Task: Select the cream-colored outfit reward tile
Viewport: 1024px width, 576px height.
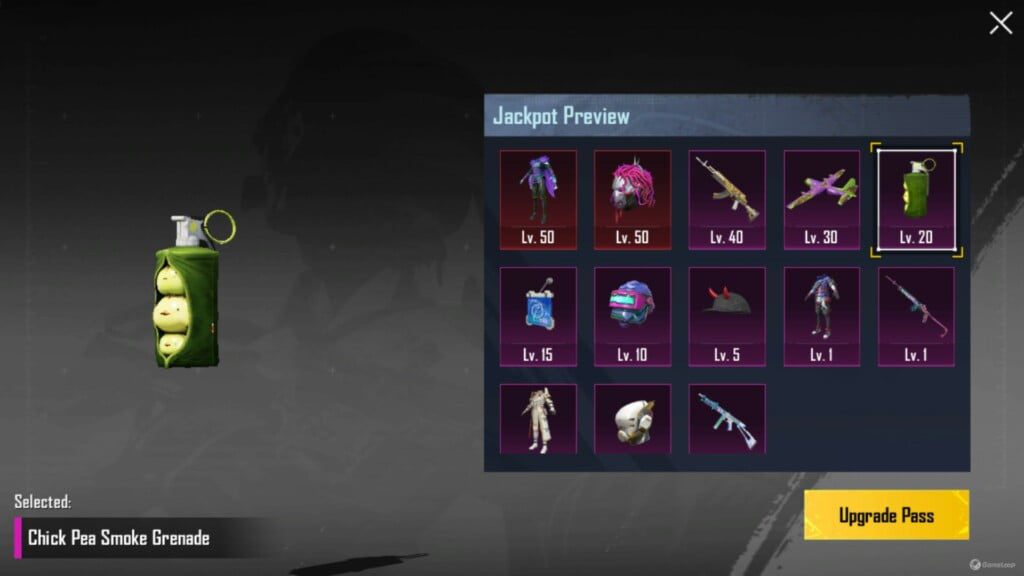Action: pos(538,419)
